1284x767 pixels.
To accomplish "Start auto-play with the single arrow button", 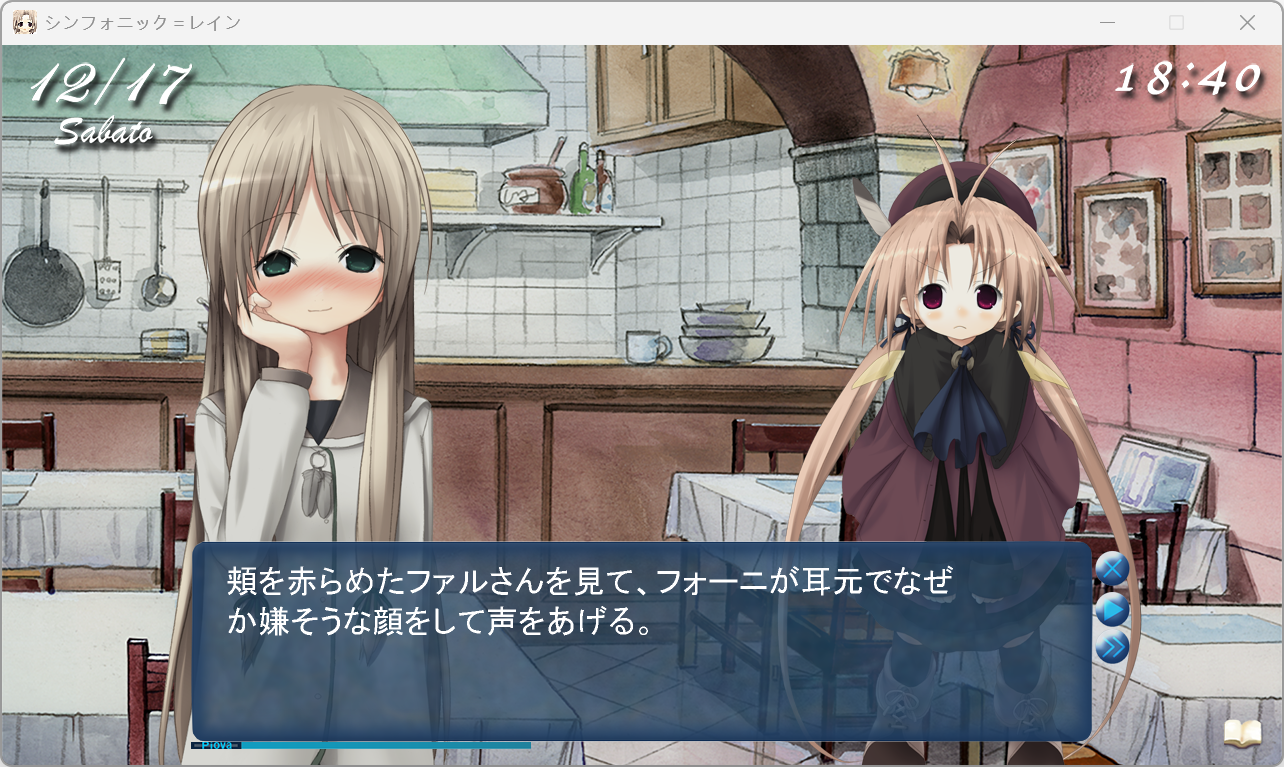I will pyautogui.click(x=1112, y=609).
